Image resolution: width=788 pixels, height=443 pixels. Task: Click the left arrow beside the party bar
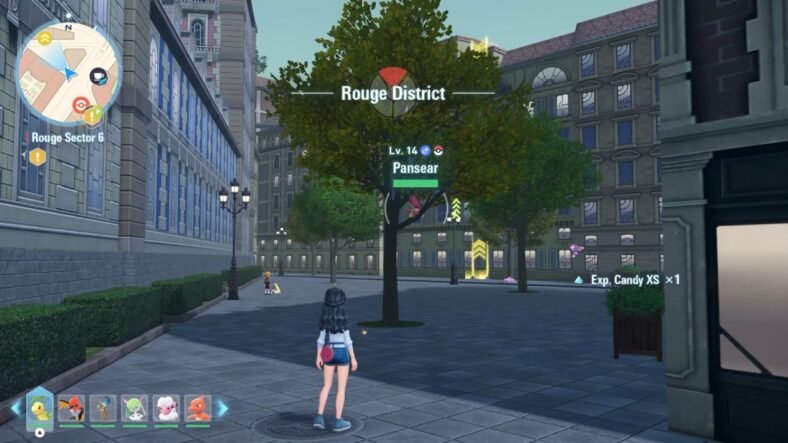(x=15, y=408)
